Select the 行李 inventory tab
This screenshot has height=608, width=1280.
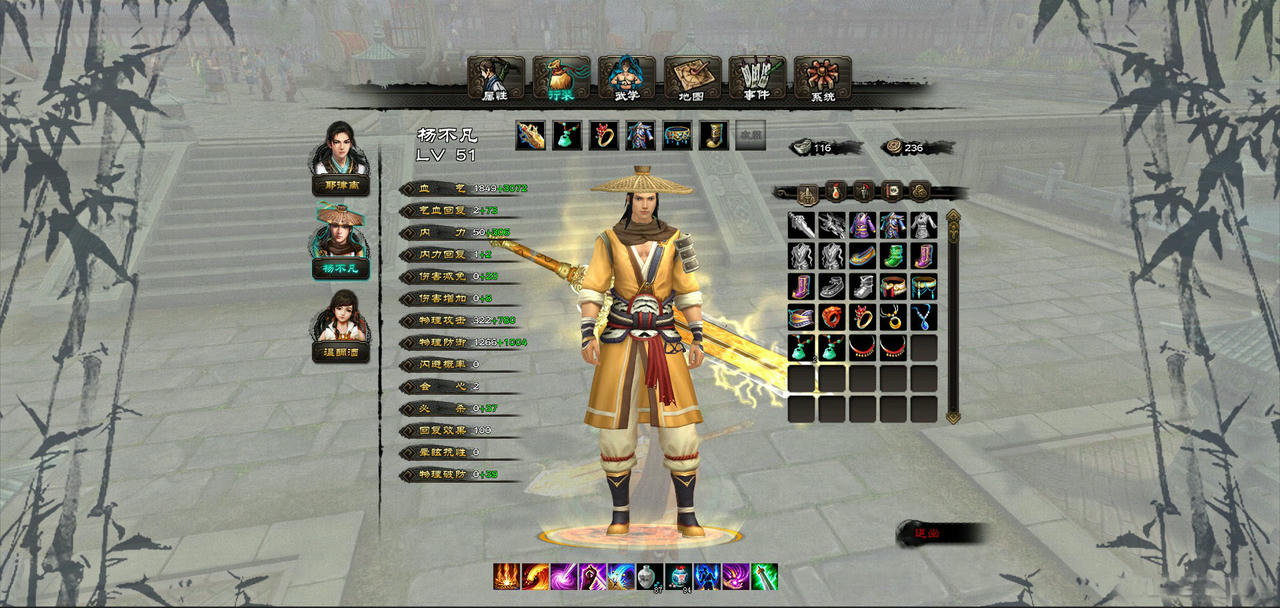tap(561, 78)
